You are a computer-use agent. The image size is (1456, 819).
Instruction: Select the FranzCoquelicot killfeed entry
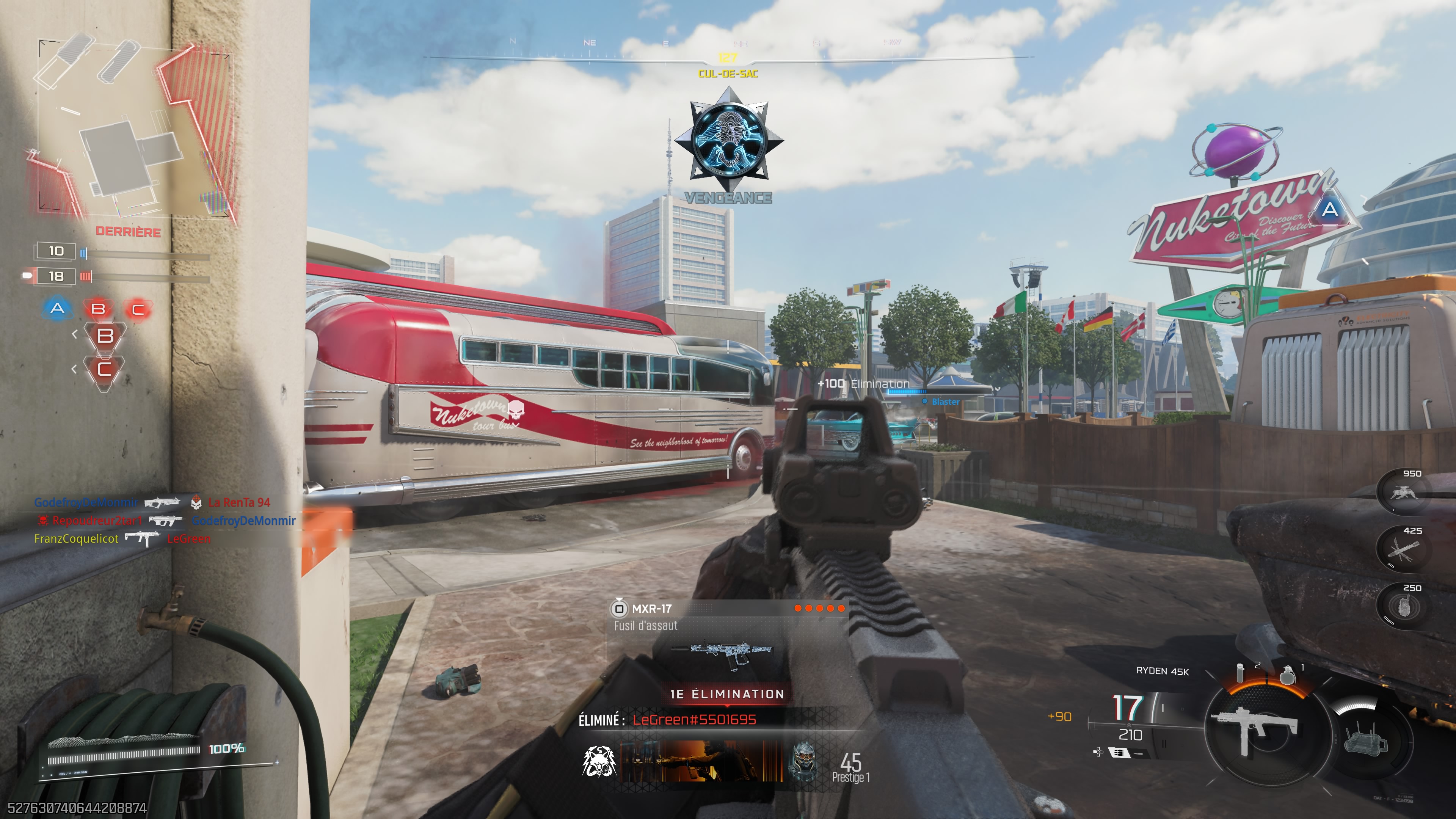(x=76, y=539)
